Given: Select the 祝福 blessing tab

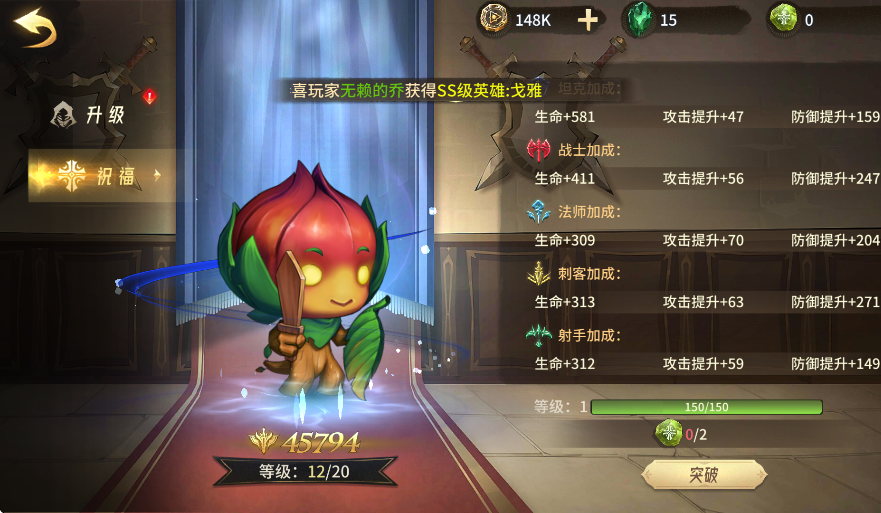Looking at the screenshot, I should (x=97, y=176).
